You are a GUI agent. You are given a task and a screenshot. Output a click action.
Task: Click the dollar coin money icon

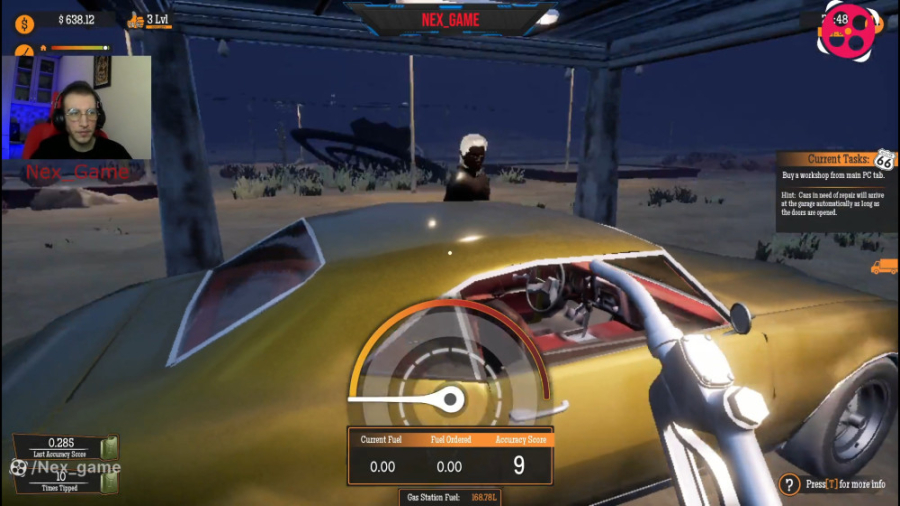point(25,19)
